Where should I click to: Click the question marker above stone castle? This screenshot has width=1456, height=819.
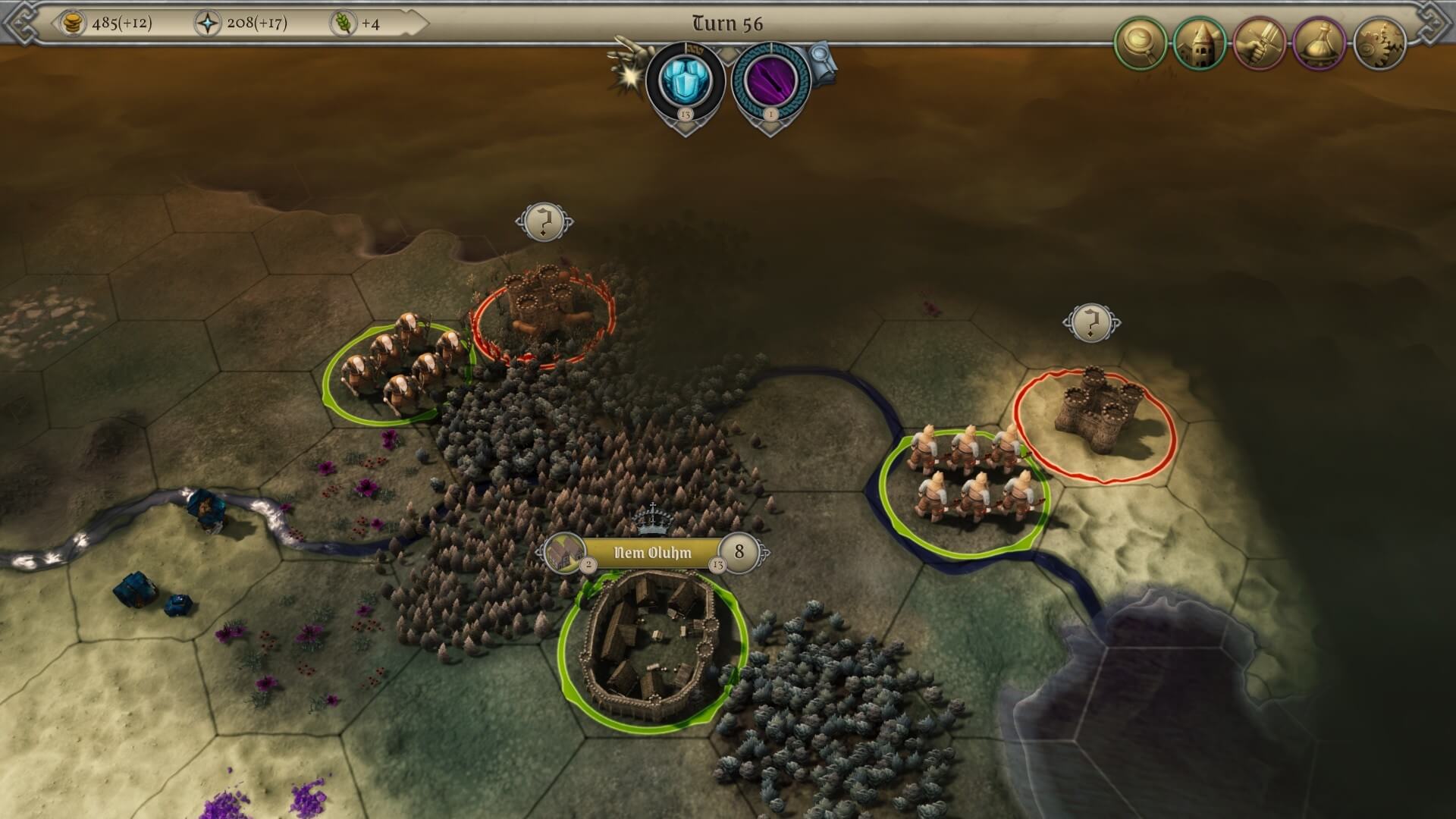1091,323
